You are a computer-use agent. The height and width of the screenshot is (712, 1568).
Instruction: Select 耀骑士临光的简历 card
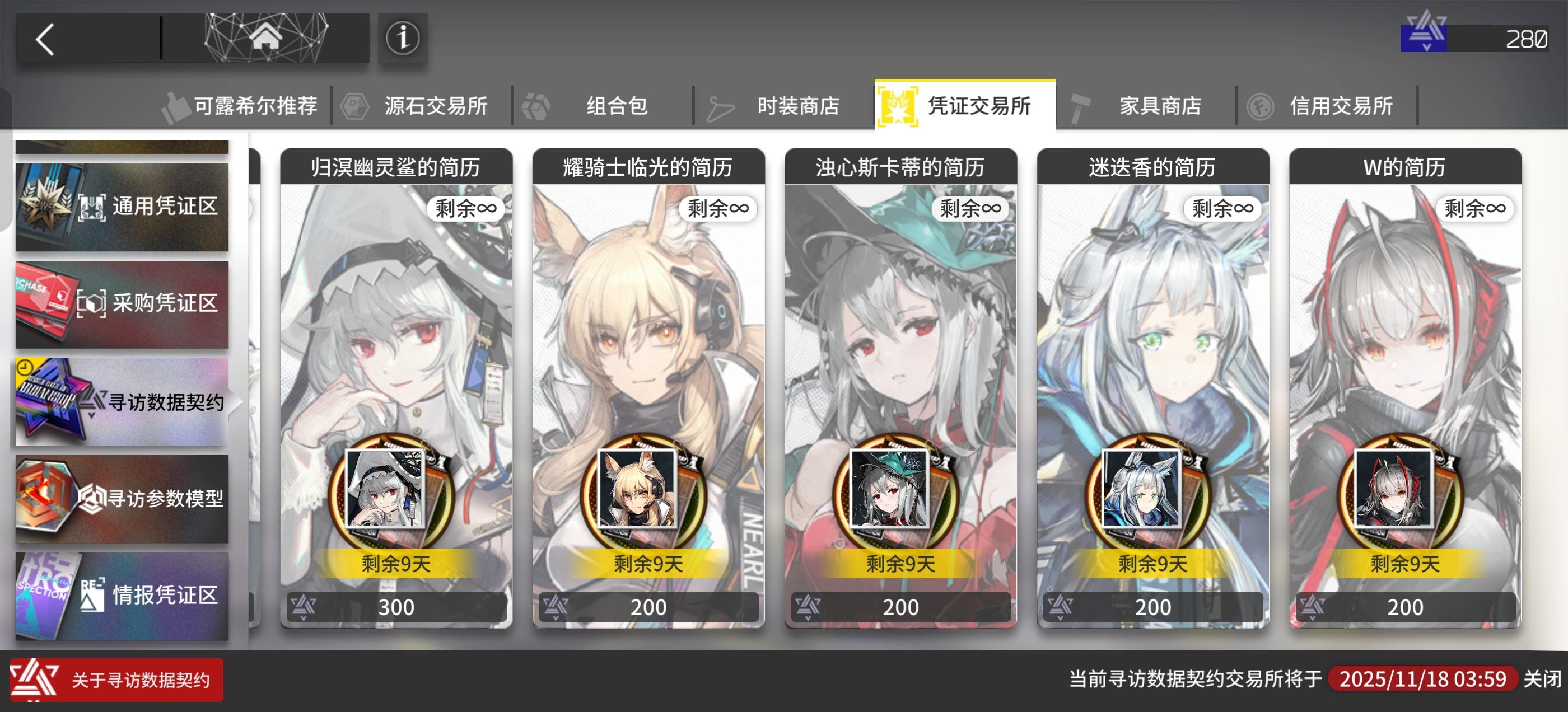pyautogui.click(x=648, y=390)
